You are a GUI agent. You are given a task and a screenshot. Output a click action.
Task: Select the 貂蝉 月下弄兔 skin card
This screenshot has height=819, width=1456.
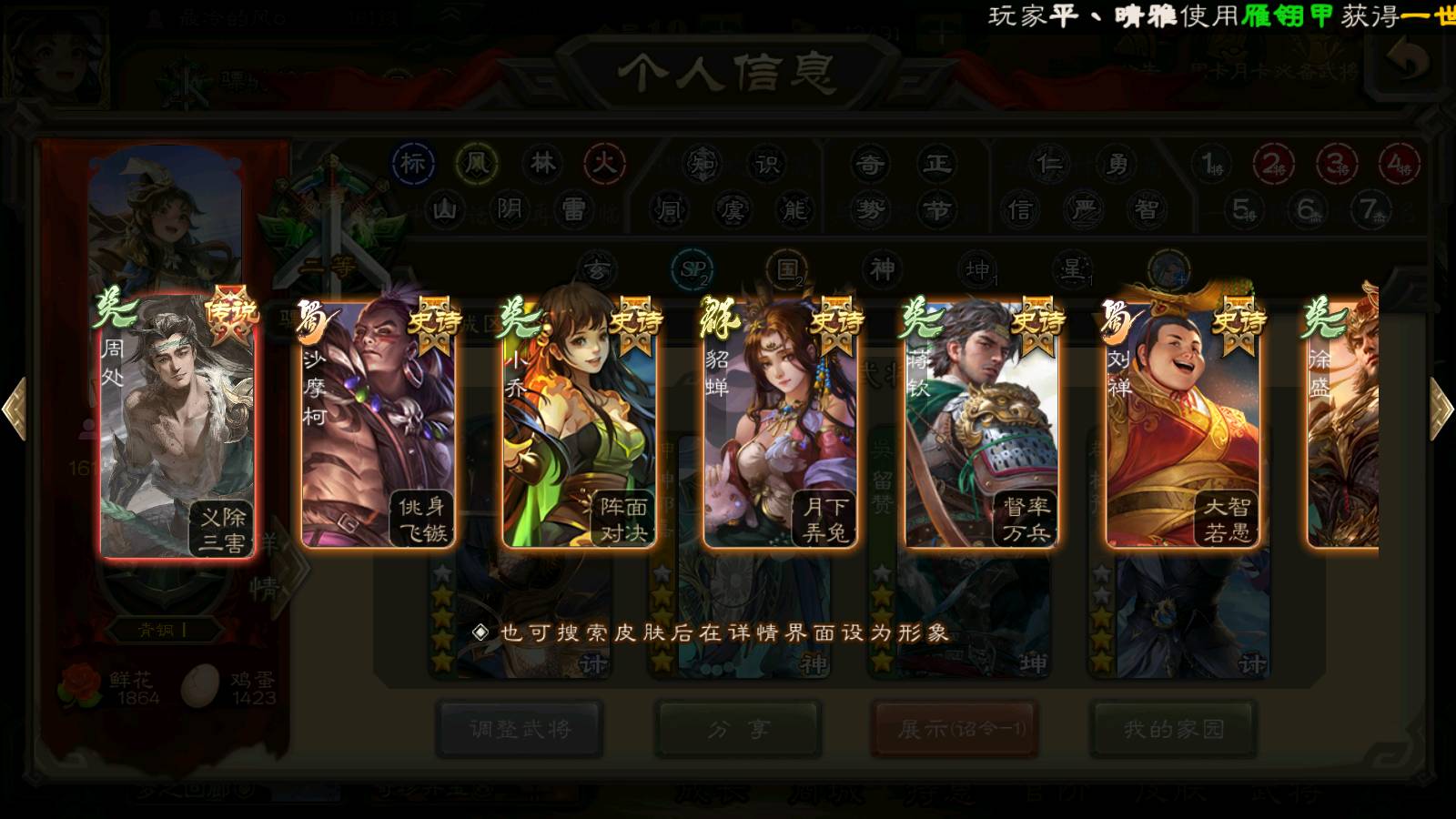[x=780, y=425]
